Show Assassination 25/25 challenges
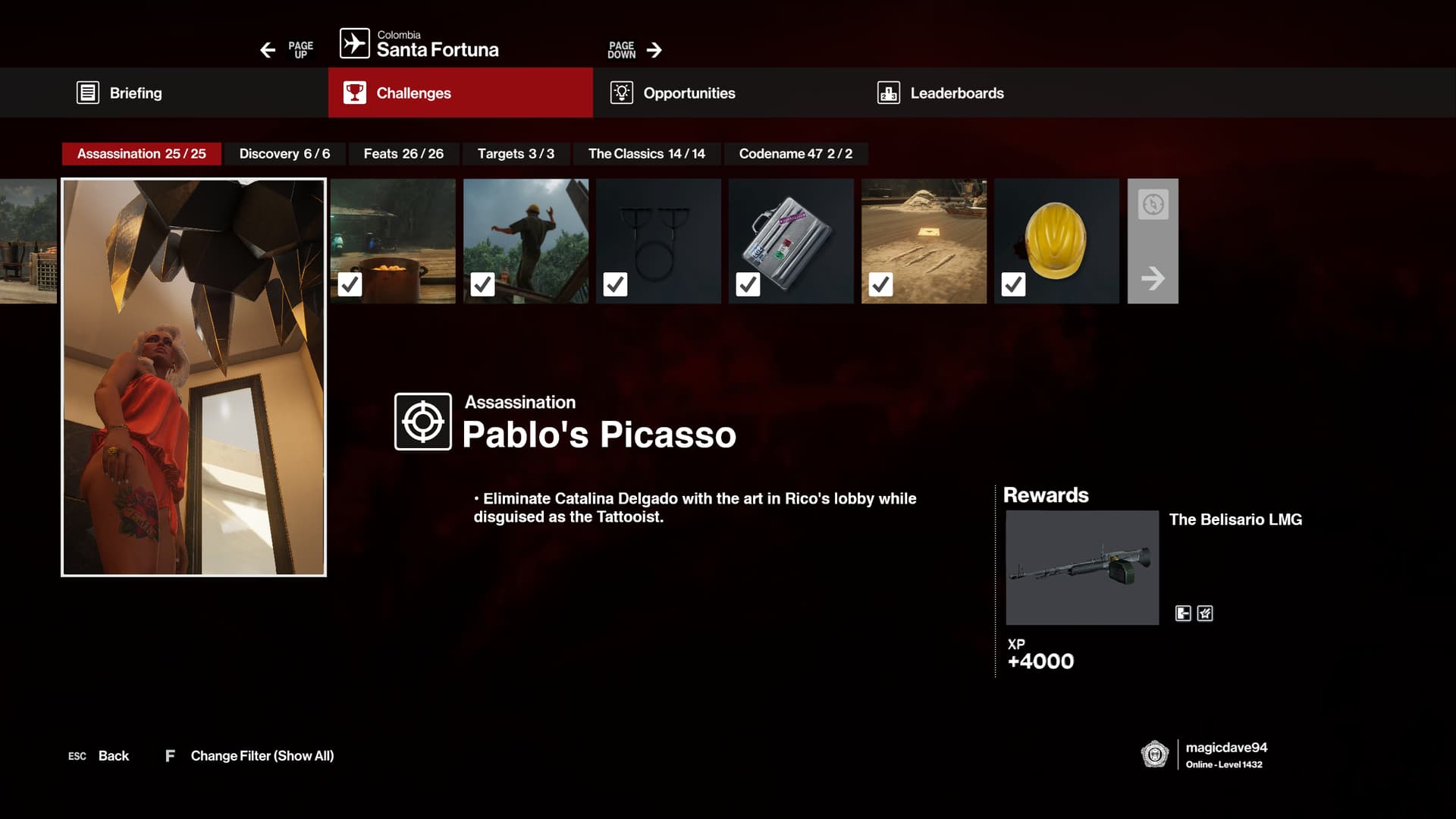The image size is (1456, 819). [x=142, y=154]
